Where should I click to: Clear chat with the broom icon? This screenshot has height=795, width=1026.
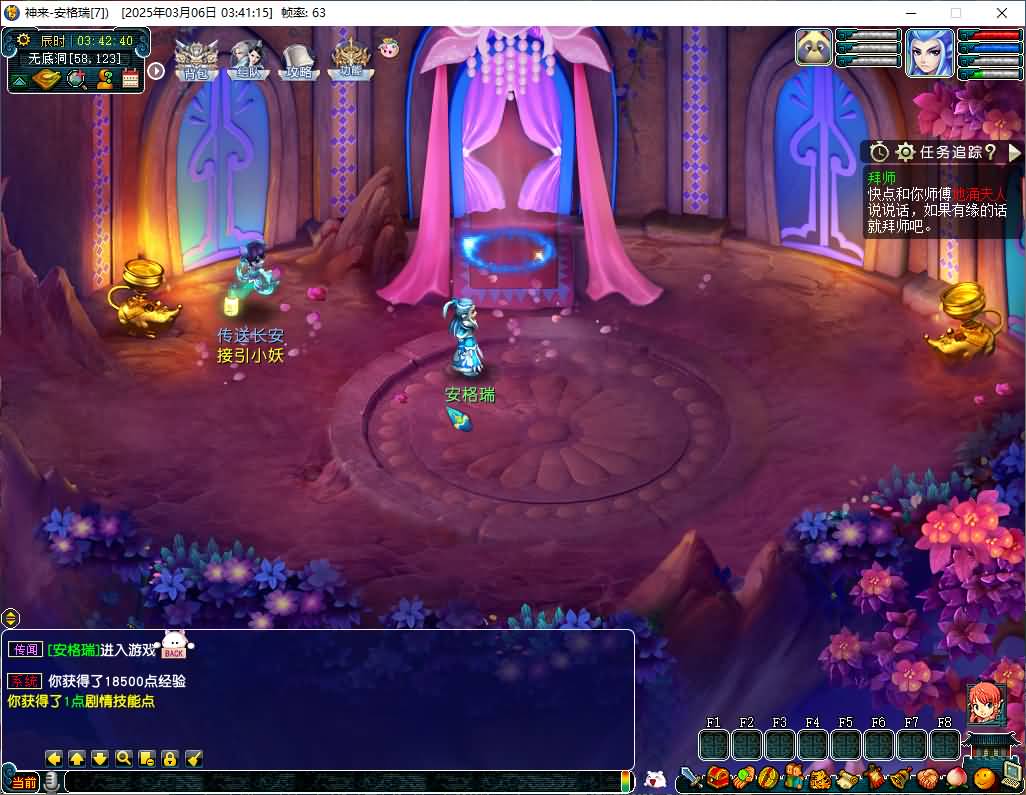tap(194, 758)
